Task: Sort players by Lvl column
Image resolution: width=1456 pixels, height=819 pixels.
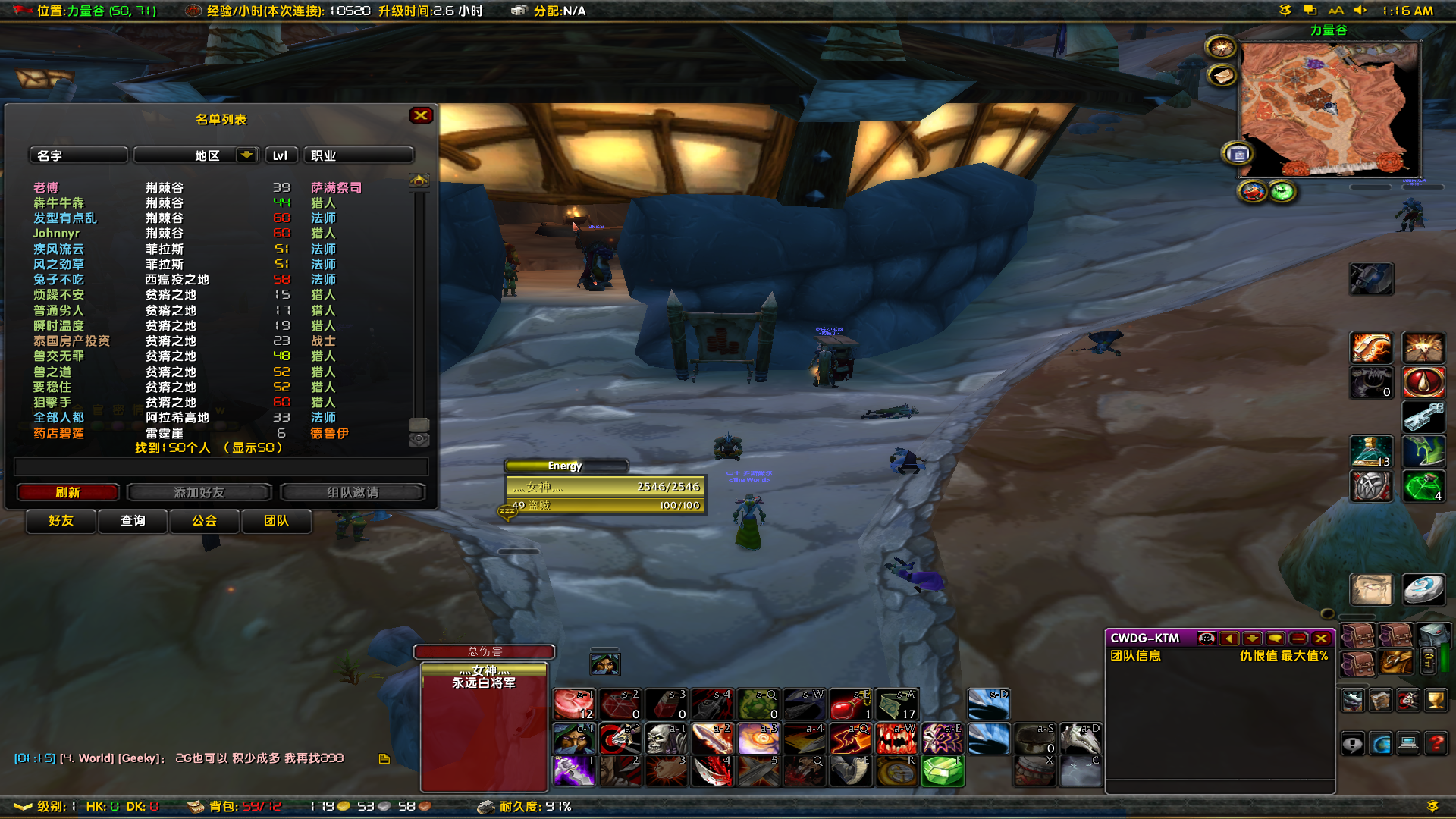Action: 281,155
